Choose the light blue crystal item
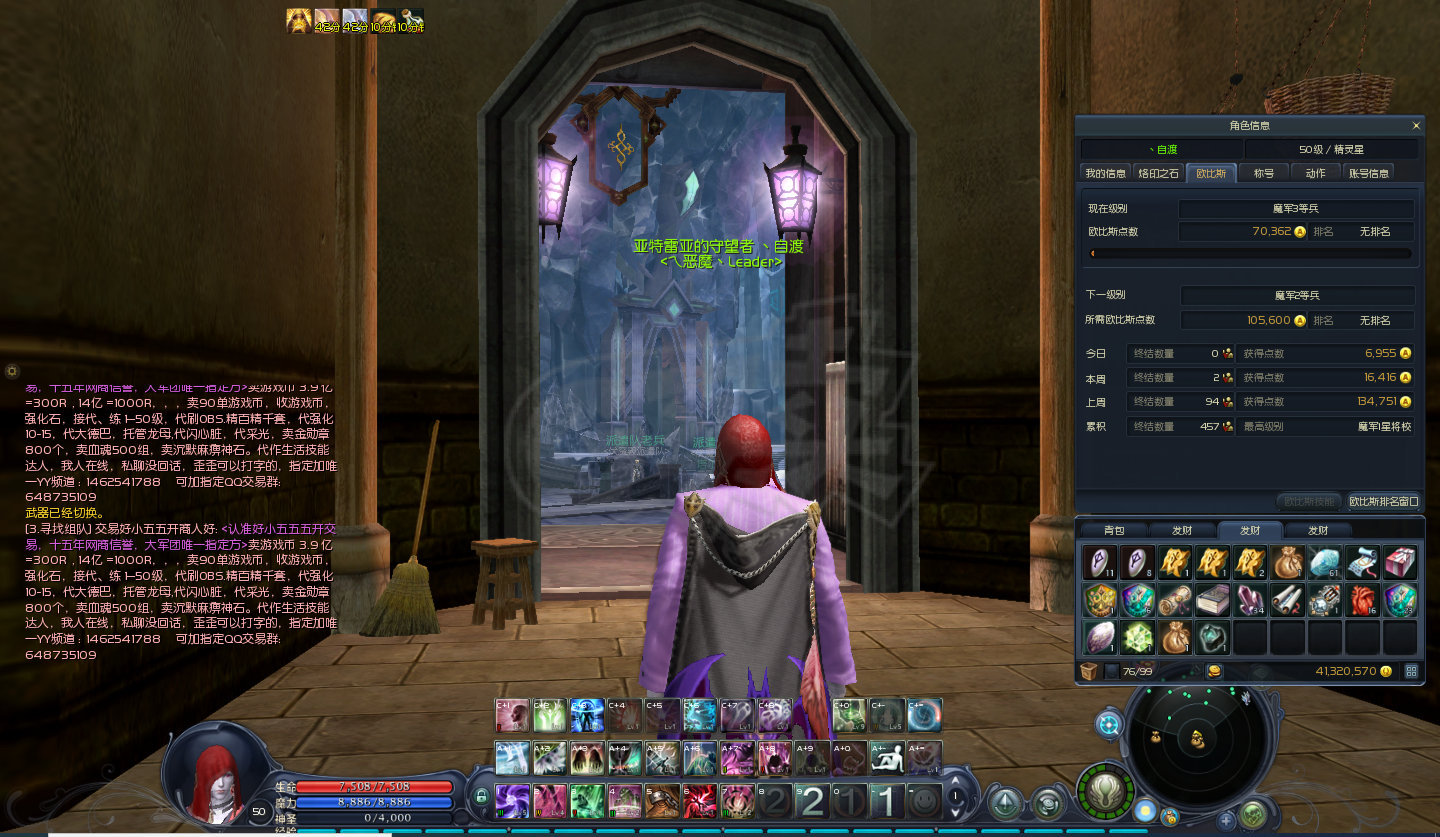Screen dimensions: 1440x837 tap(1324, 562)
